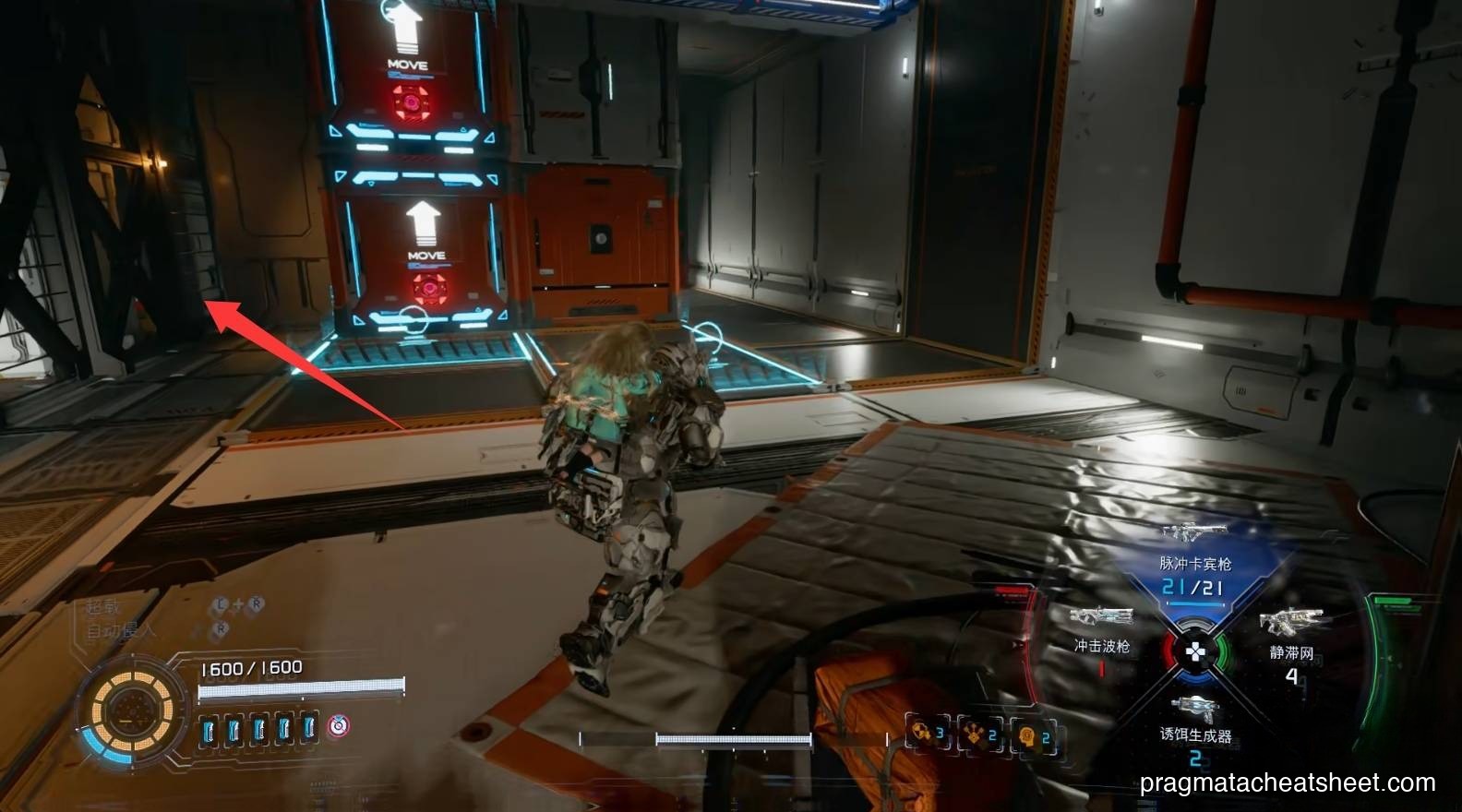Click the red circular target icon
Screen dimensions: 1462x812
click(340, 726)
